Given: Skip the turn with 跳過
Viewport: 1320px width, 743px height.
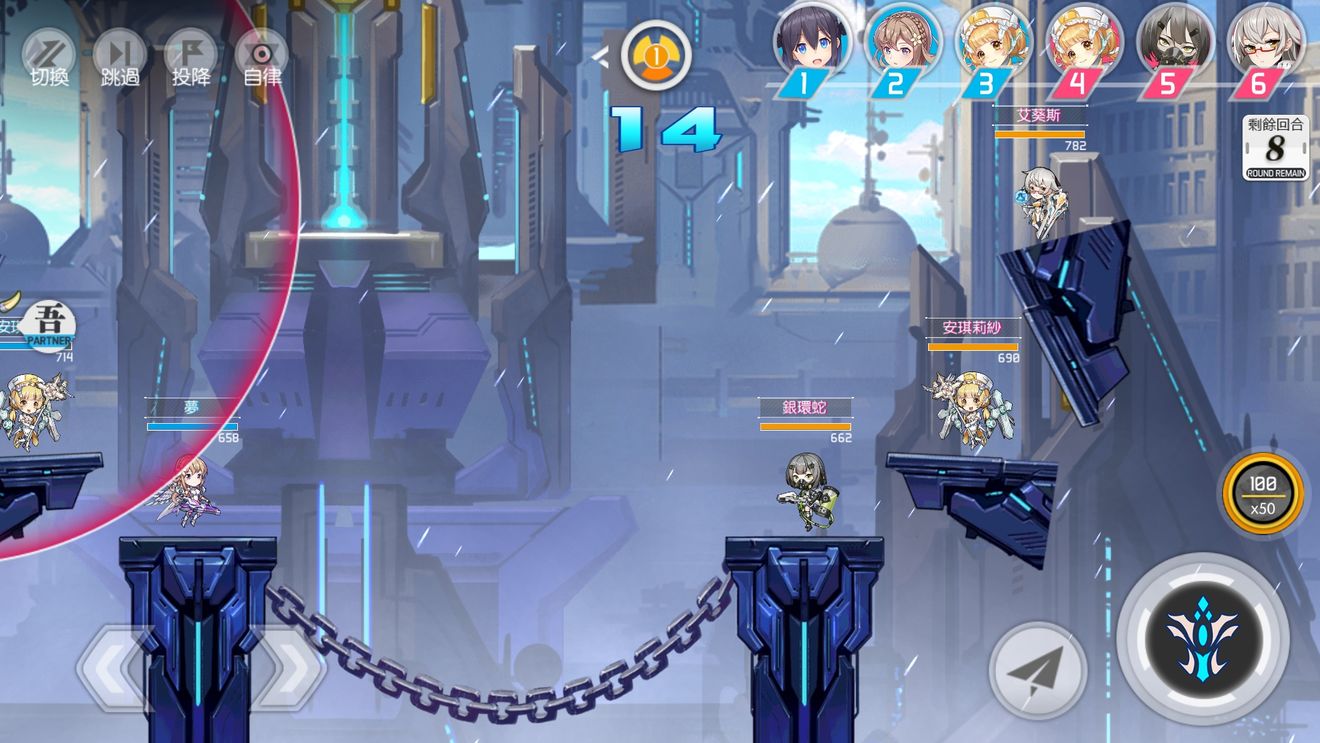Looking at the screenshot, I should pyautogui.click(x=120, y=56).
